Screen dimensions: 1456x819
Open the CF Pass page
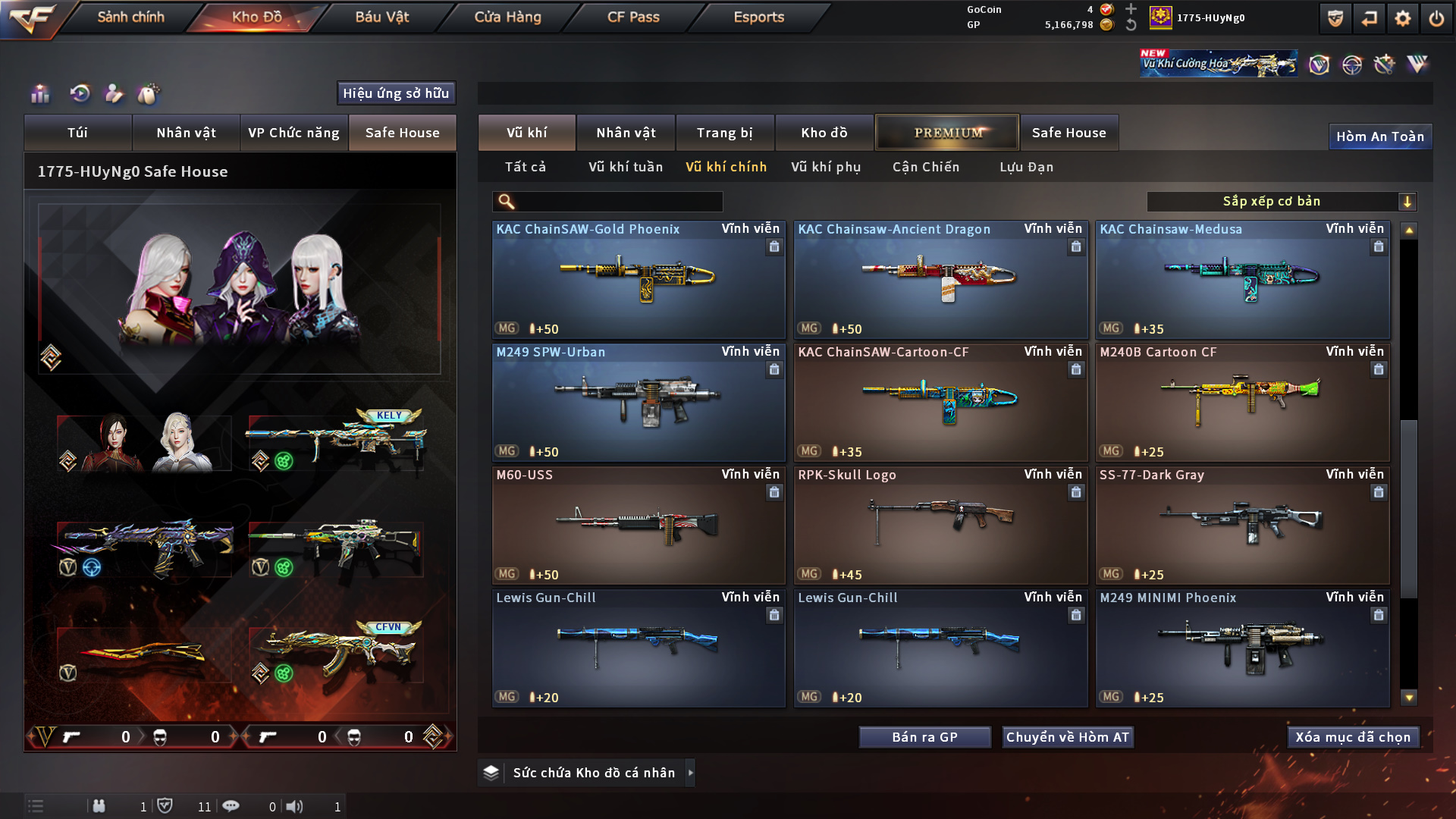633,17
